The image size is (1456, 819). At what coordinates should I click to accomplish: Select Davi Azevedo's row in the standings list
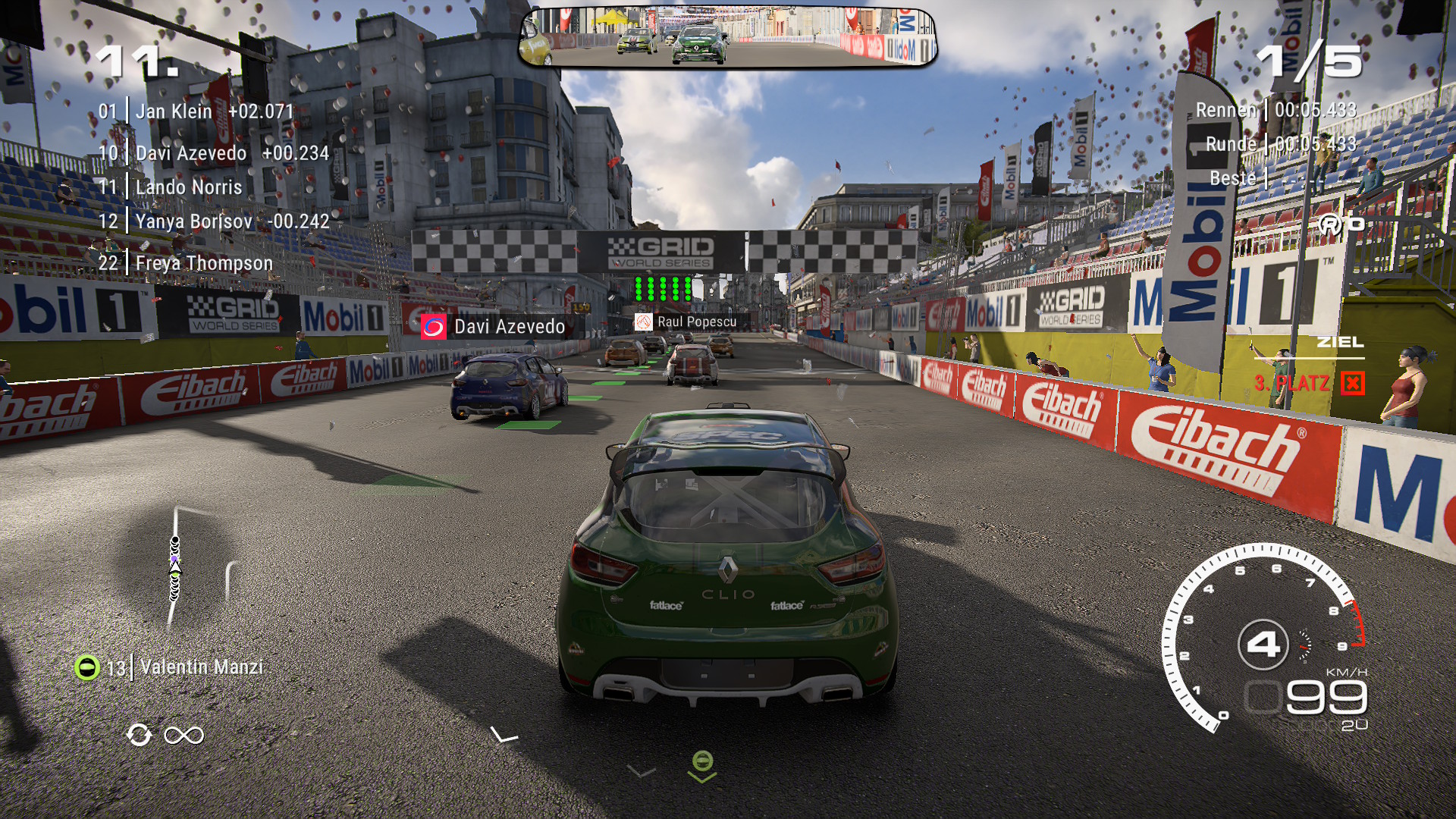(x=213, y=153)
